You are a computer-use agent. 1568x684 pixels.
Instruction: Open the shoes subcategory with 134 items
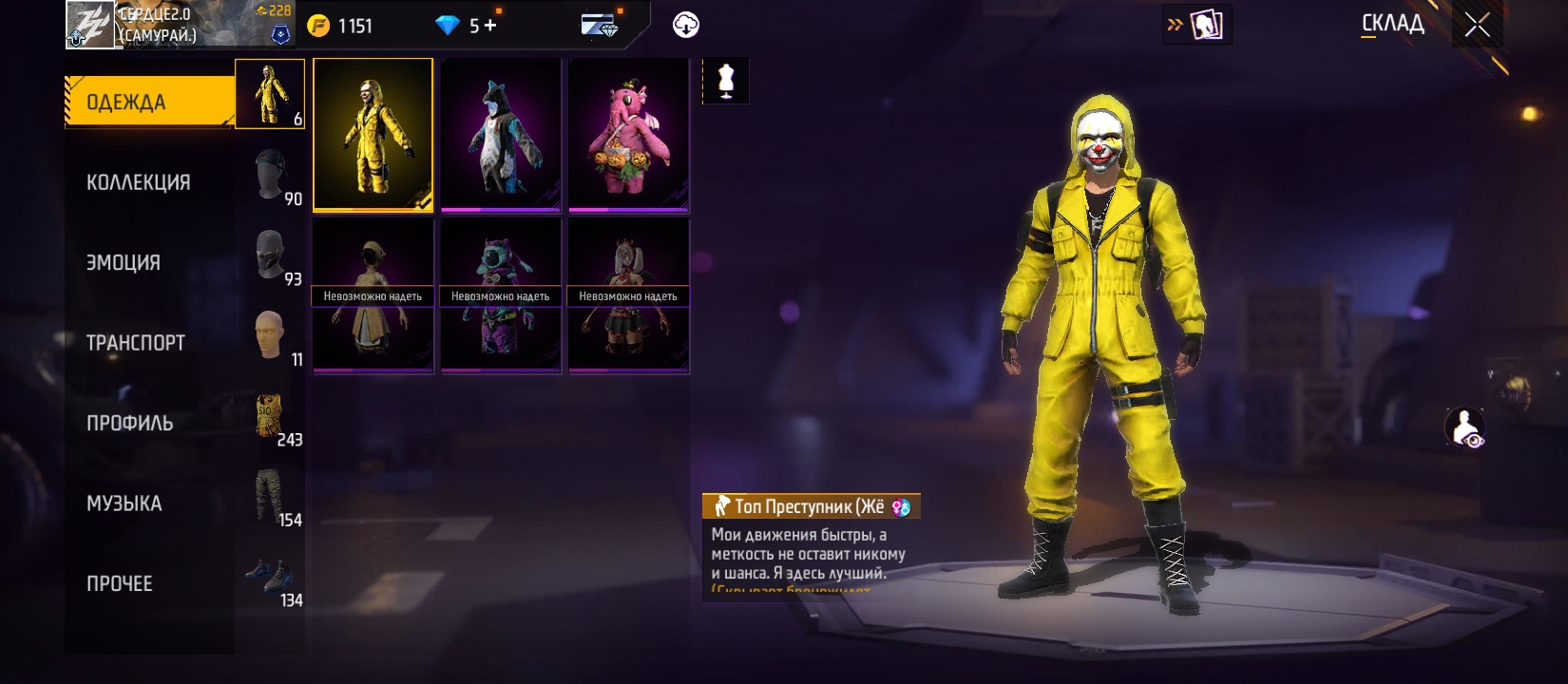271,578
